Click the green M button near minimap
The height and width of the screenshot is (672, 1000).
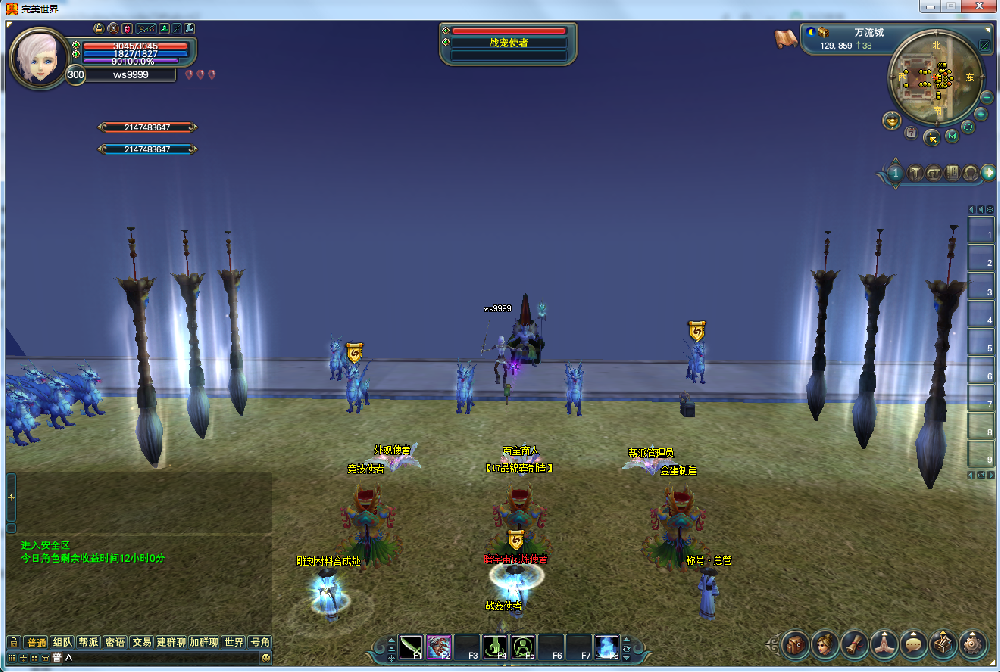coord(952,135)
